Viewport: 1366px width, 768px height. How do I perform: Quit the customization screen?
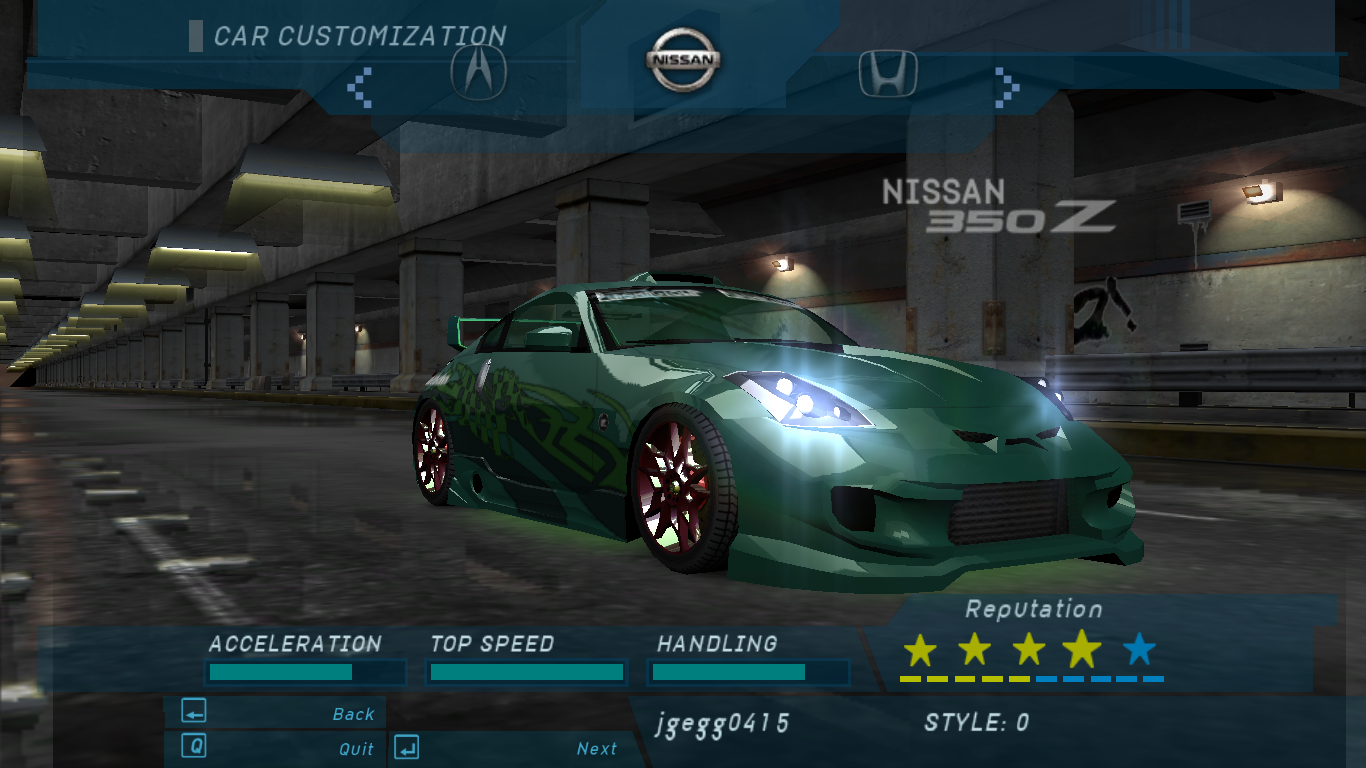[276, 747]
